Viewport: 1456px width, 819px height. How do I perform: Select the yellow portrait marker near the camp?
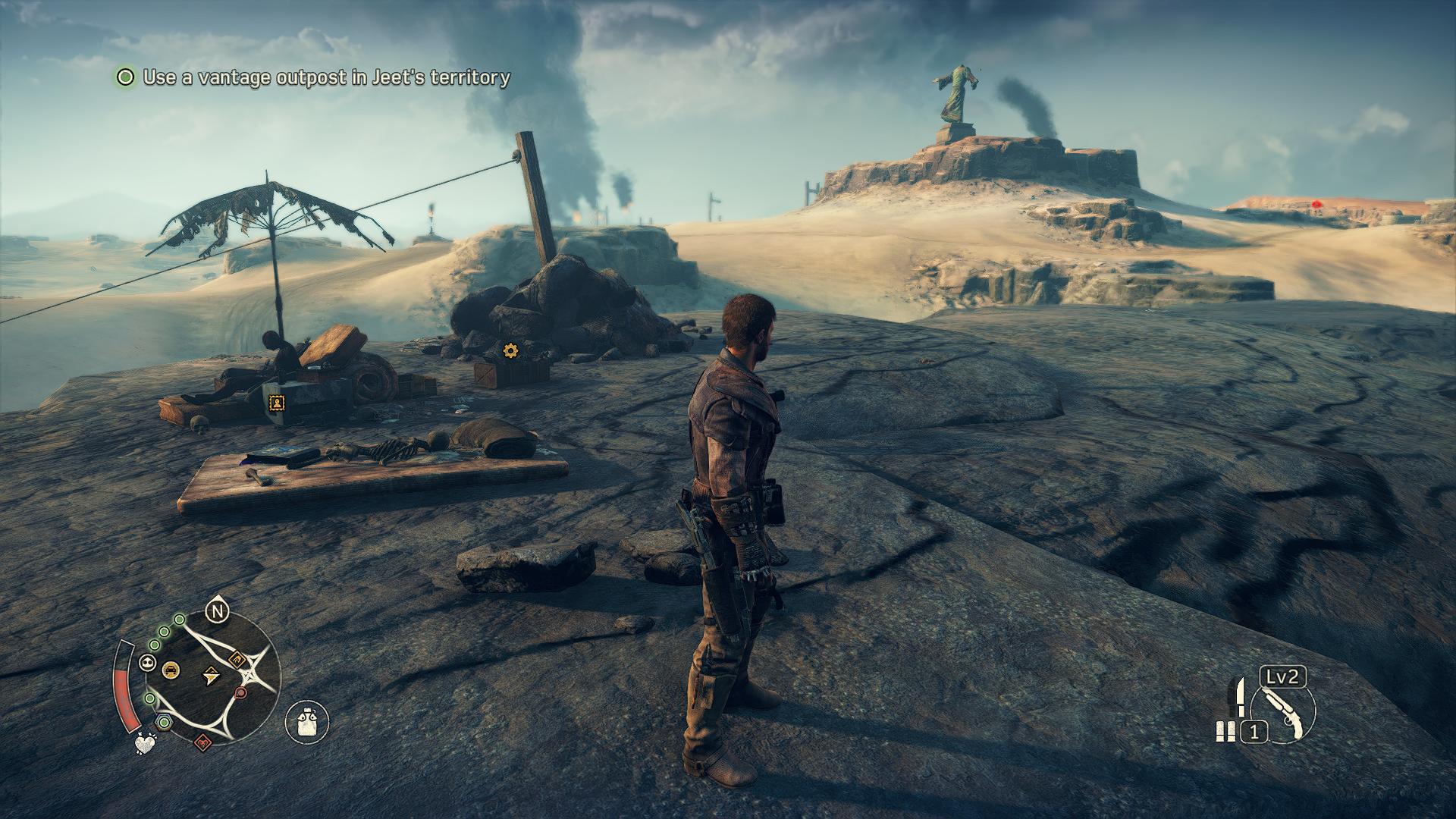tap(277, 403)
